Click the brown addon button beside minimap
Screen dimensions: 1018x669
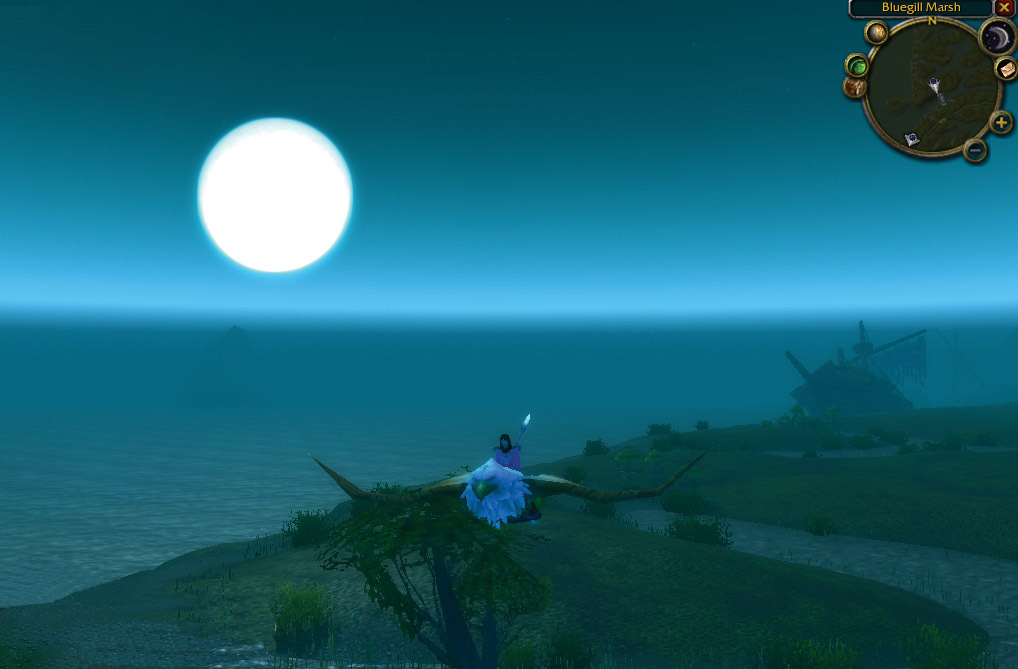click(855, 87)
